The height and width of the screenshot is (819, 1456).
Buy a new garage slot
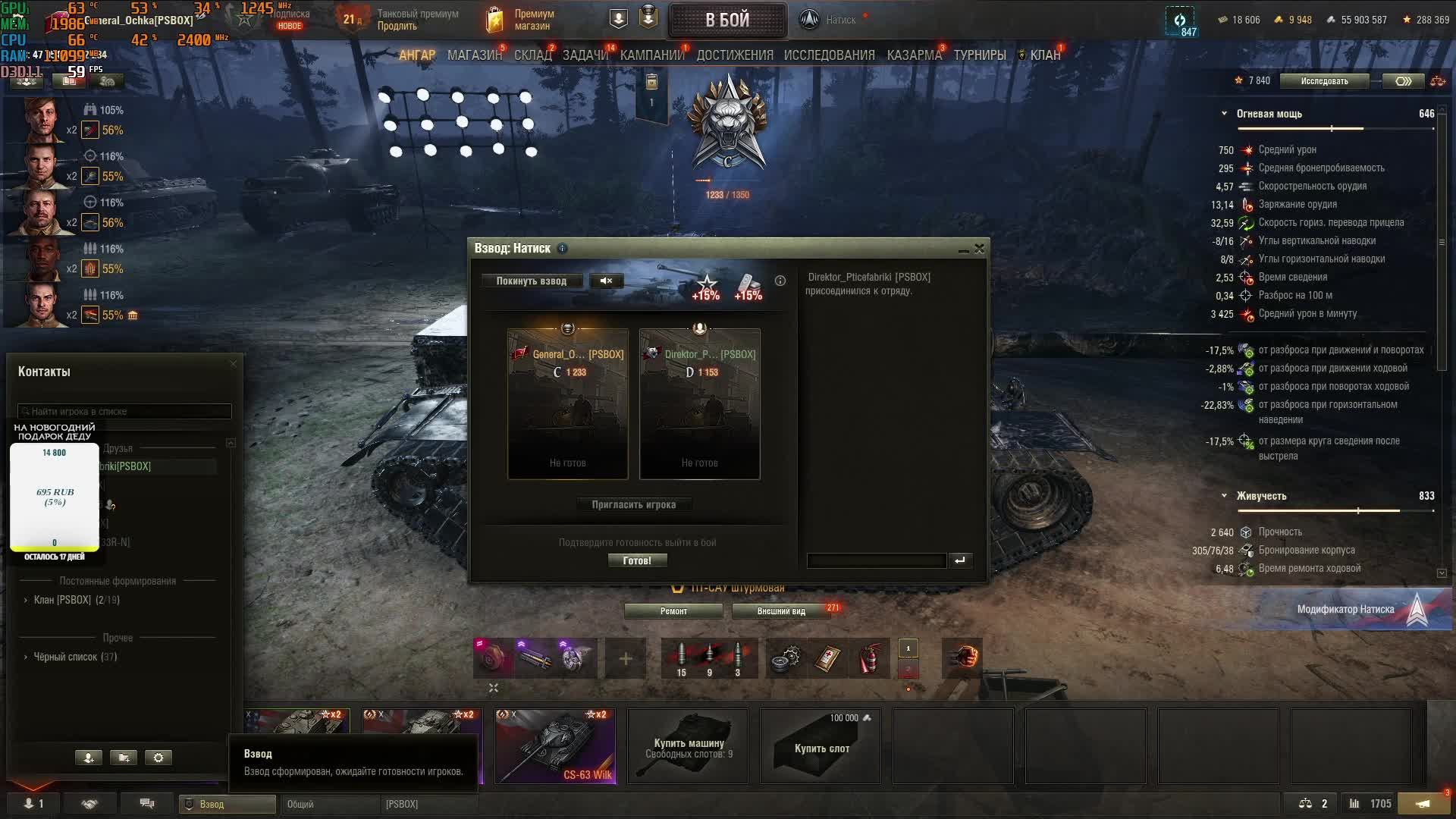[821, 747]
